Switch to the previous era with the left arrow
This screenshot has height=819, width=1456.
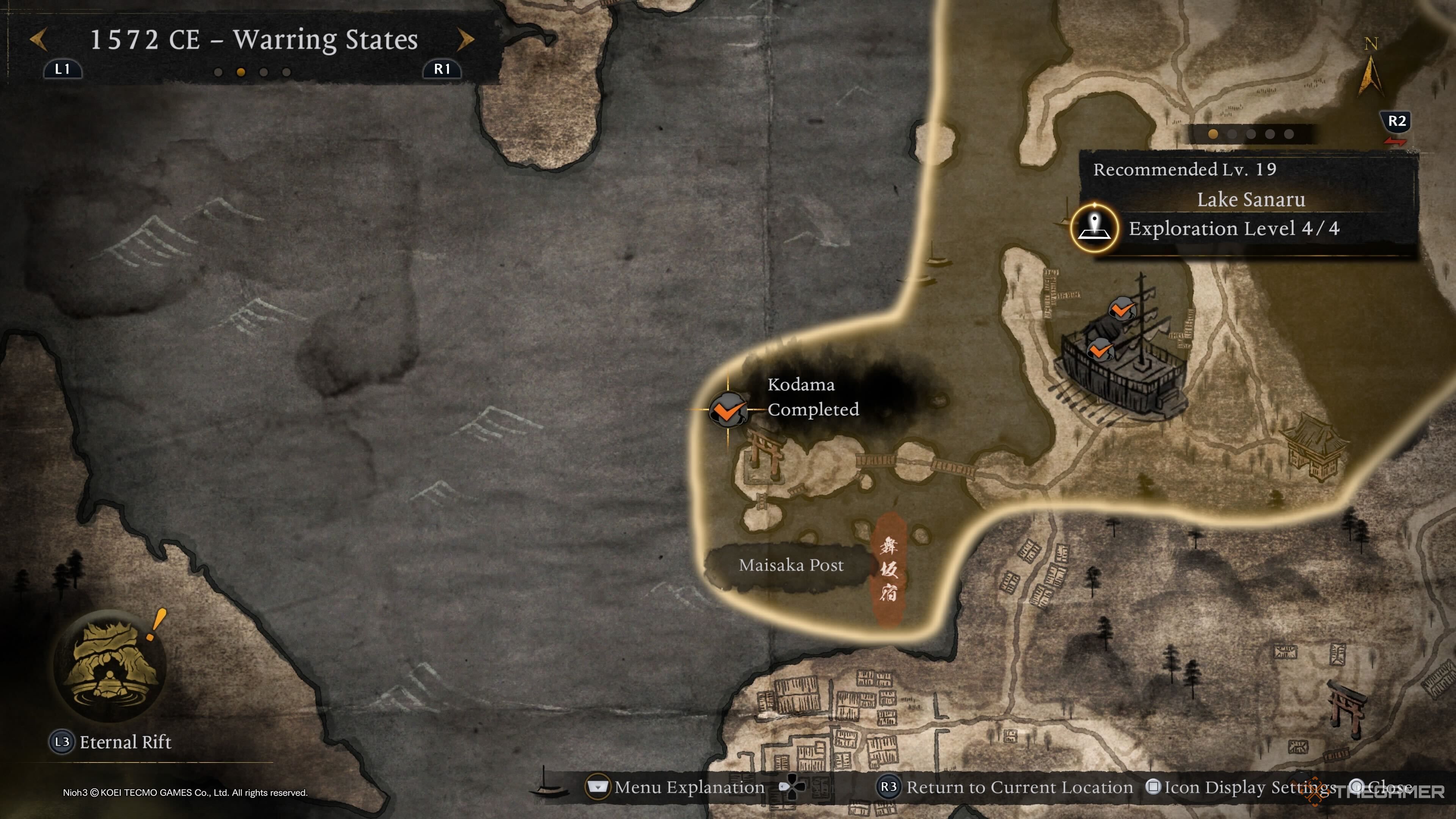click(38, 39)
